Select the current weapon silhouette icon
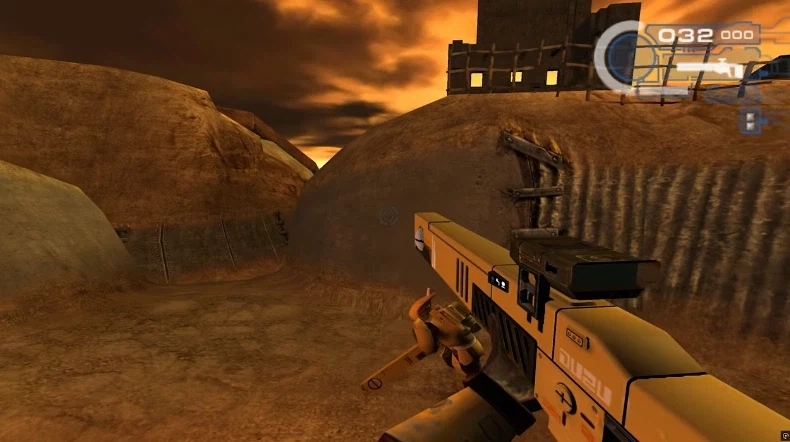This screenshot has width=790, height=442. [708, 70]
